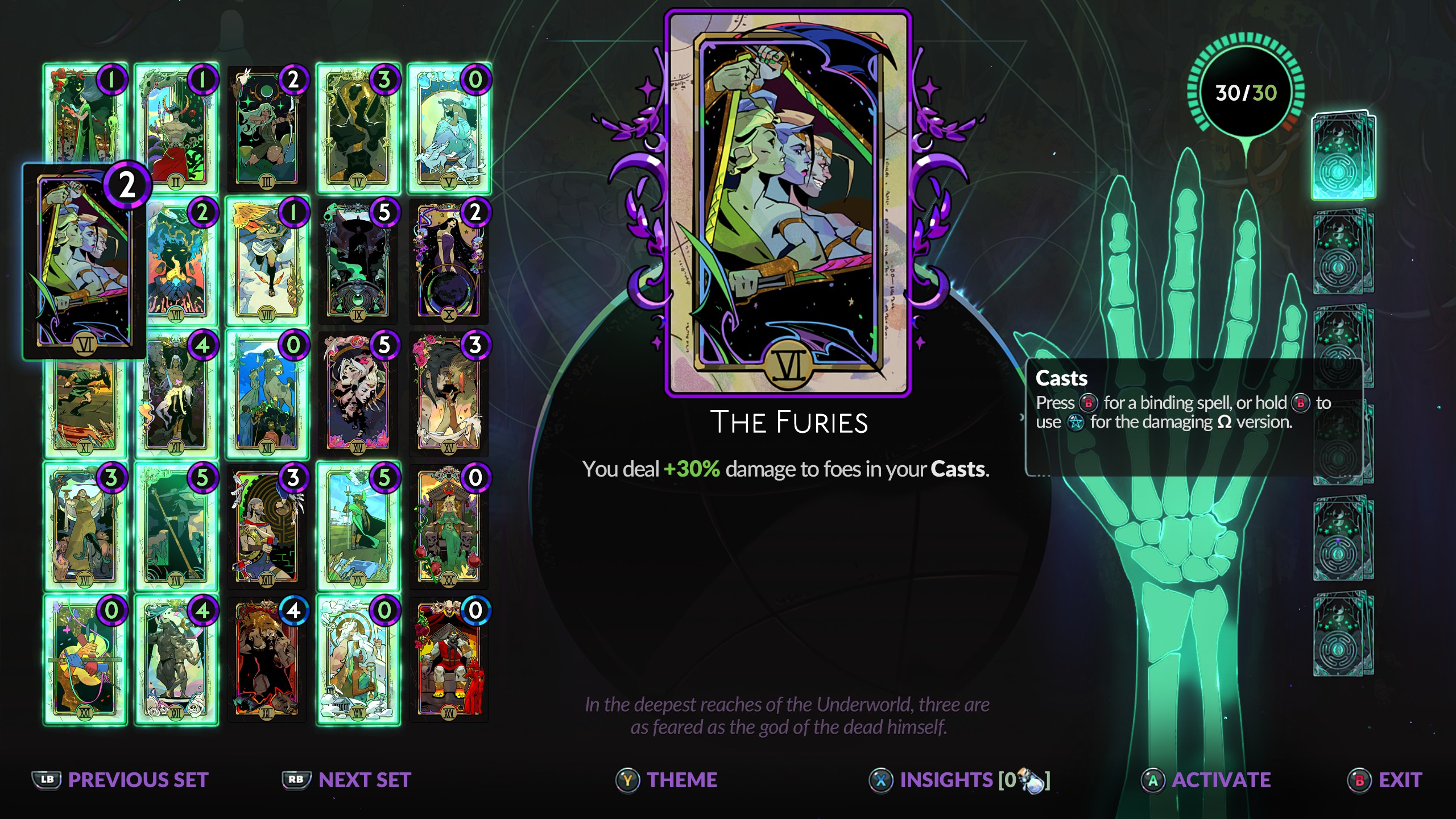Choose the Lovers card marked XV
The width and height of the screenshot is (1456, 819).
coord(449,394)
